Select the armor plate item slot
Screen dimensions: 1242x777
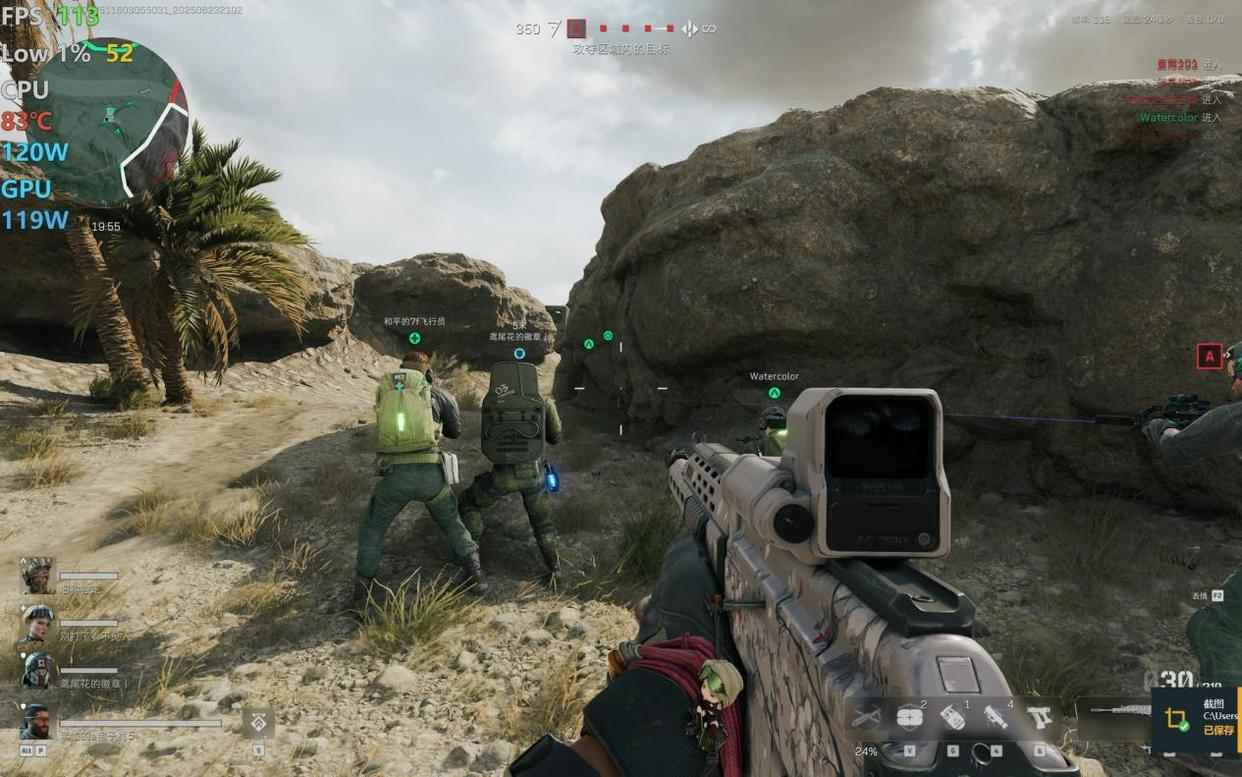[909, 716]
